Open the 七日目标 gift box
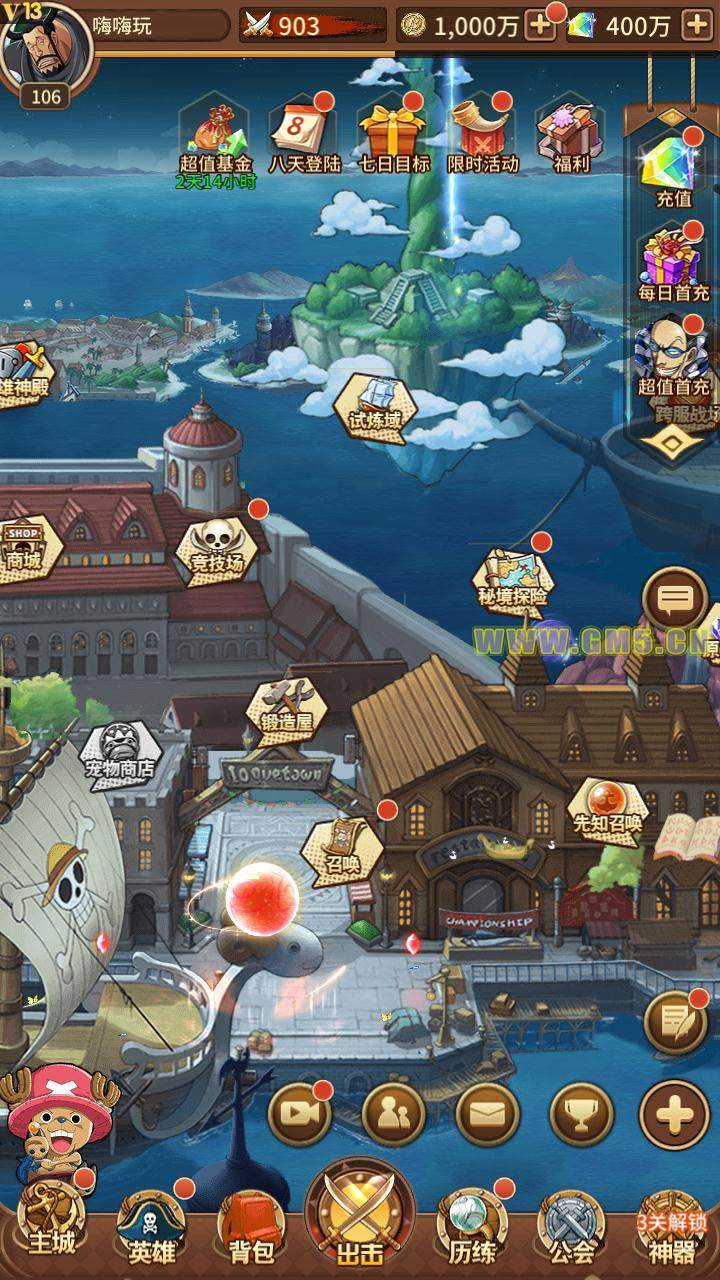 pyautogui.click(x=393, y=132)
